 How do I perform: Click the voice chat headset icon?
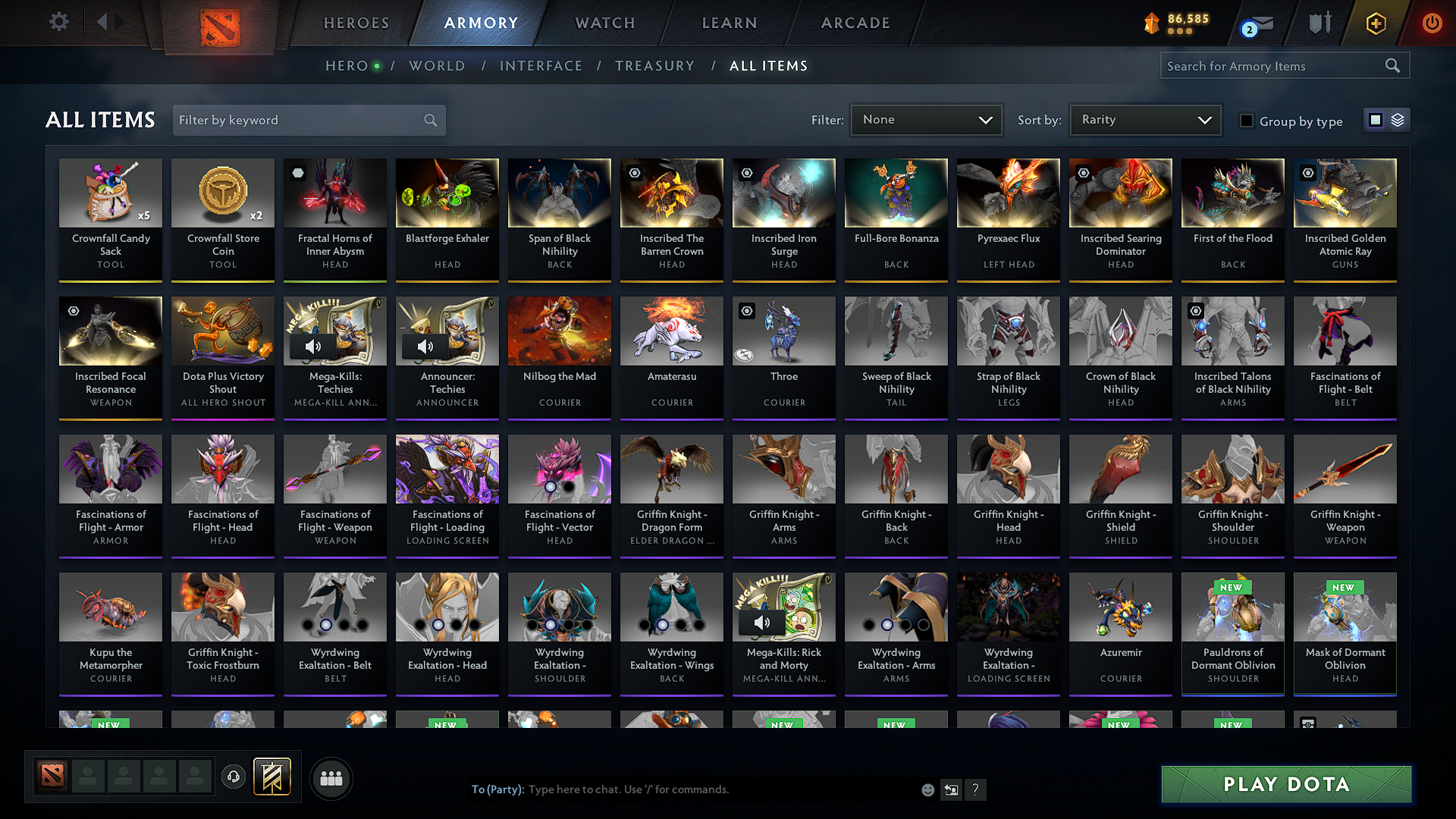(233, 777)
